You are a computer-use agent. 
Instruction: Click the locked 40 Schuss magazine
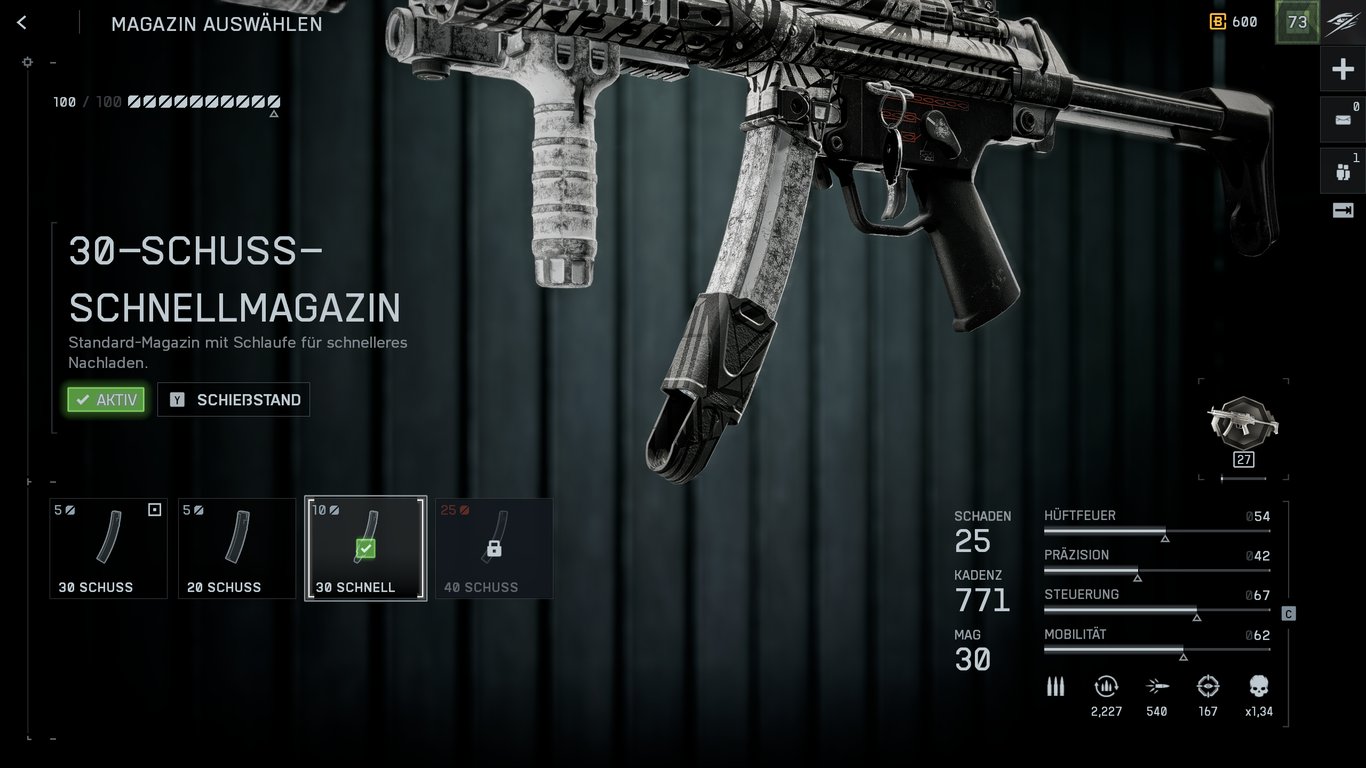[494, 548]
